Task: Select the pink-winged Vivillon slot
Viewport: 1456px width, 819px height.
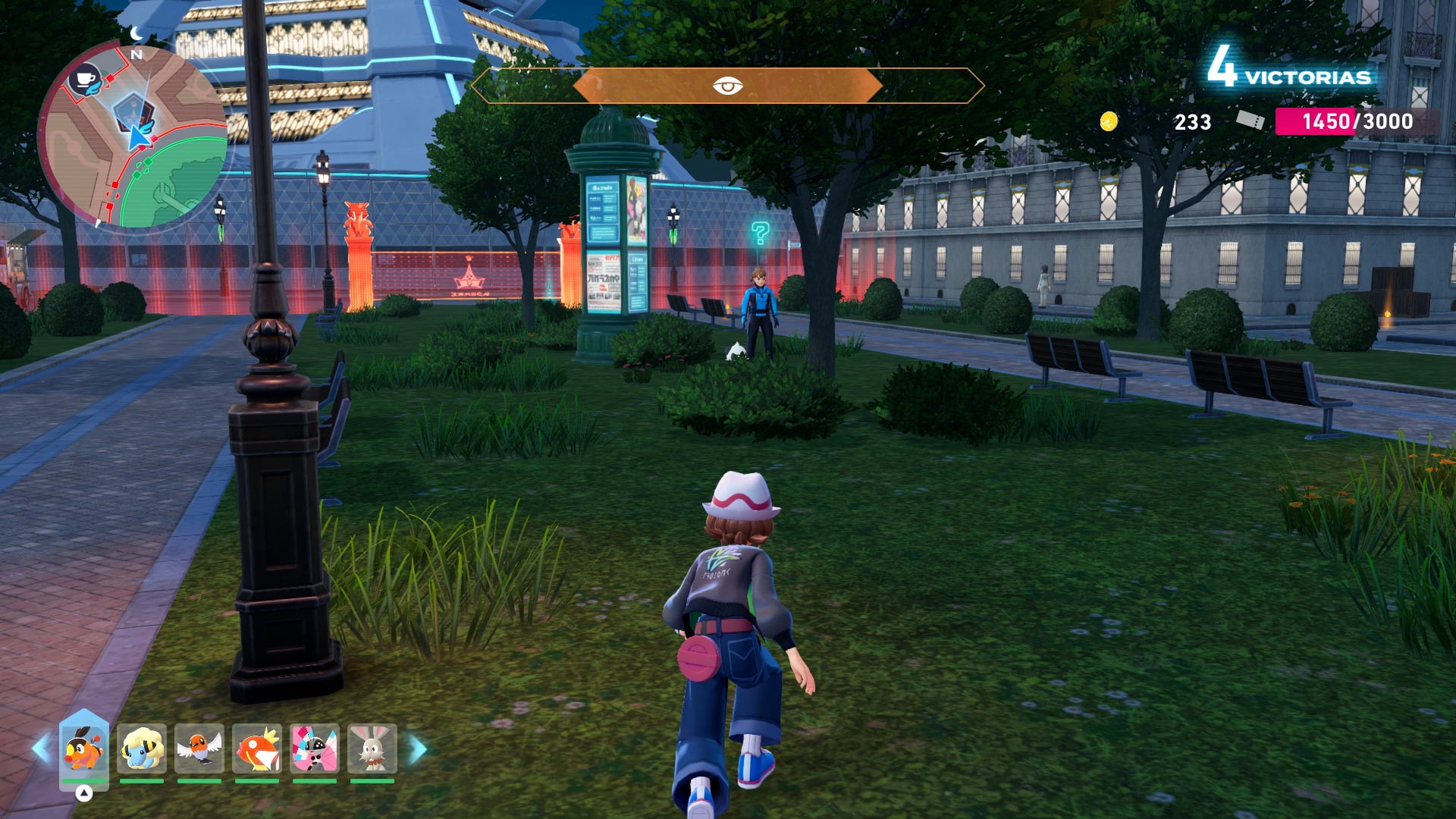Action: click(315, 748)
